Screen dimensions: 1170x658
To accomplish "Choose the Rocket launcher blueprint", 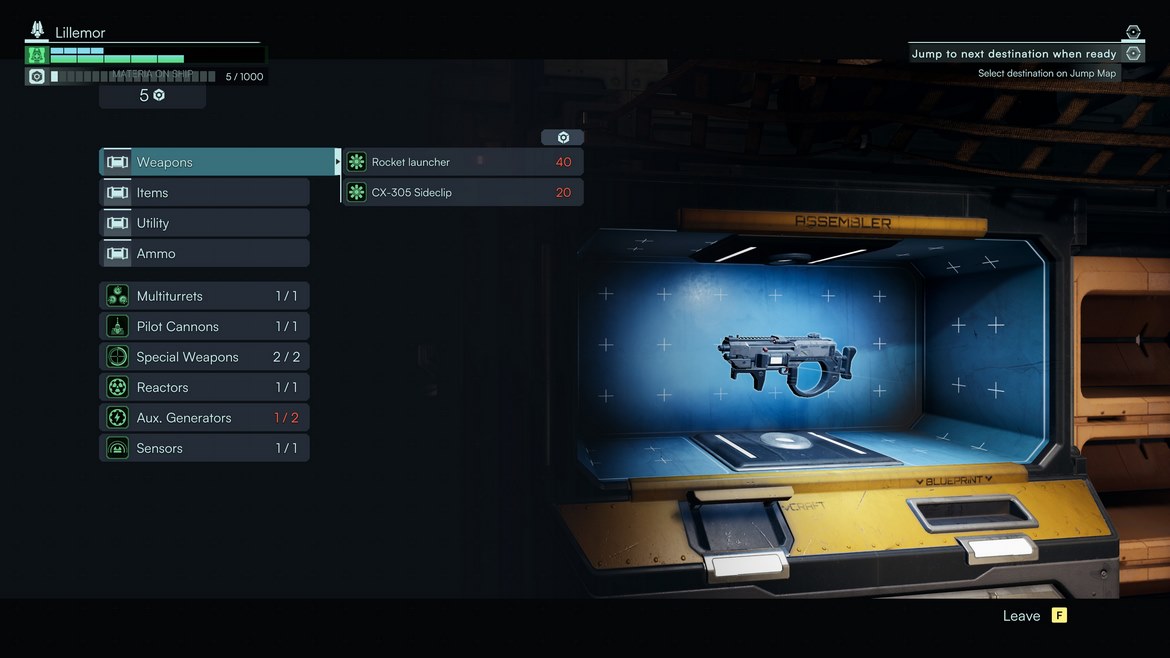I will coord(463,162).
